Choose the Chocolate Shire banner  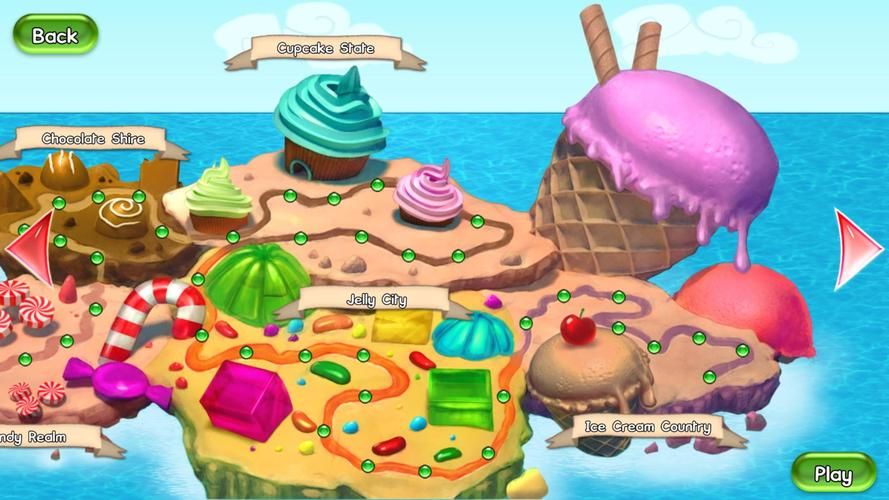[93, 140]
